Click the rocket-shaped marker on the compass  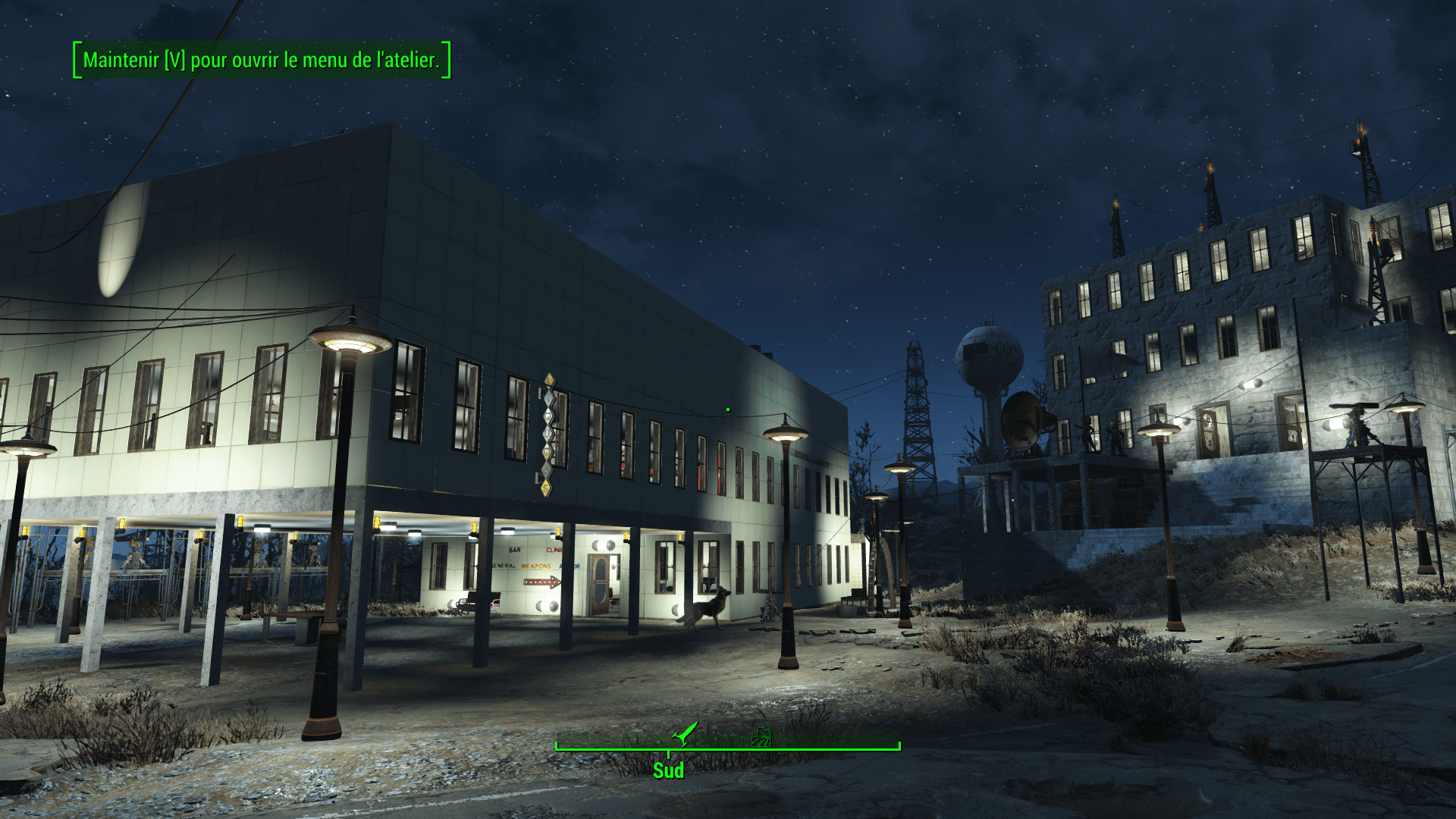[x=685, y=733]
